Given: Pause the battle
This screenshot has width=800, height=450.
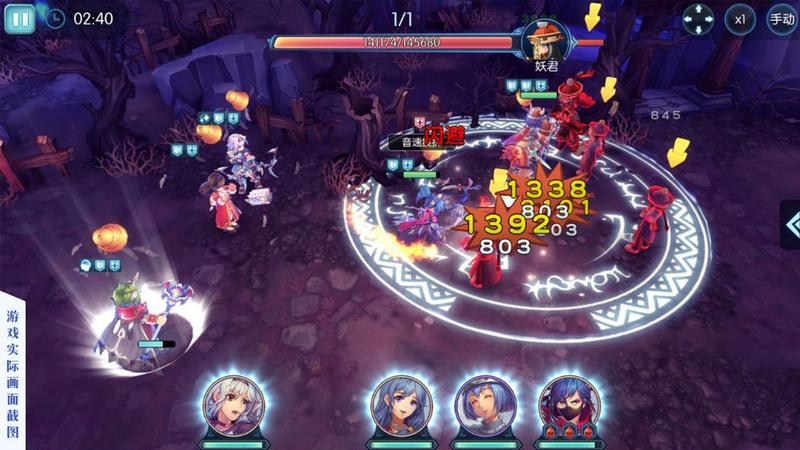Looking at the screenshot, I should (x=20, y=18).
